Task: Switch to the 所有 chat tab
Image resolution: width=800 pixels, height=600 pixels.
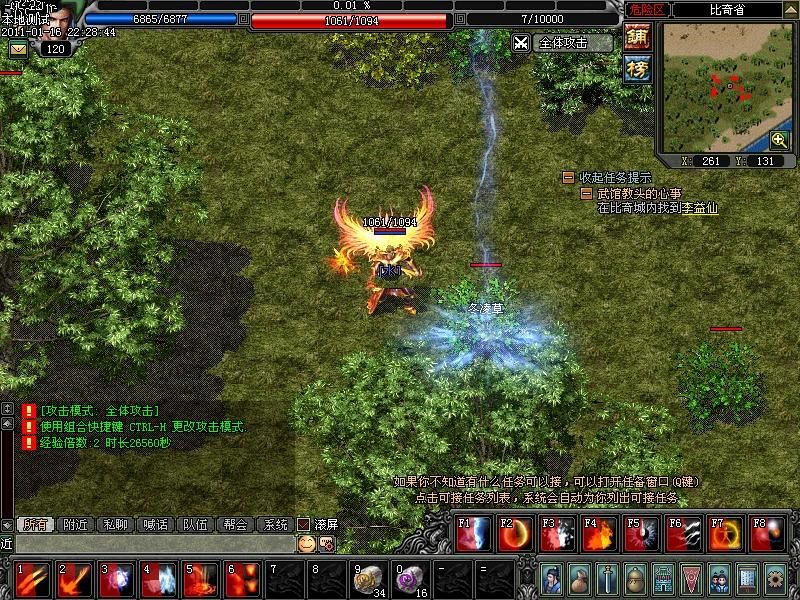Action: coord(35,524)
